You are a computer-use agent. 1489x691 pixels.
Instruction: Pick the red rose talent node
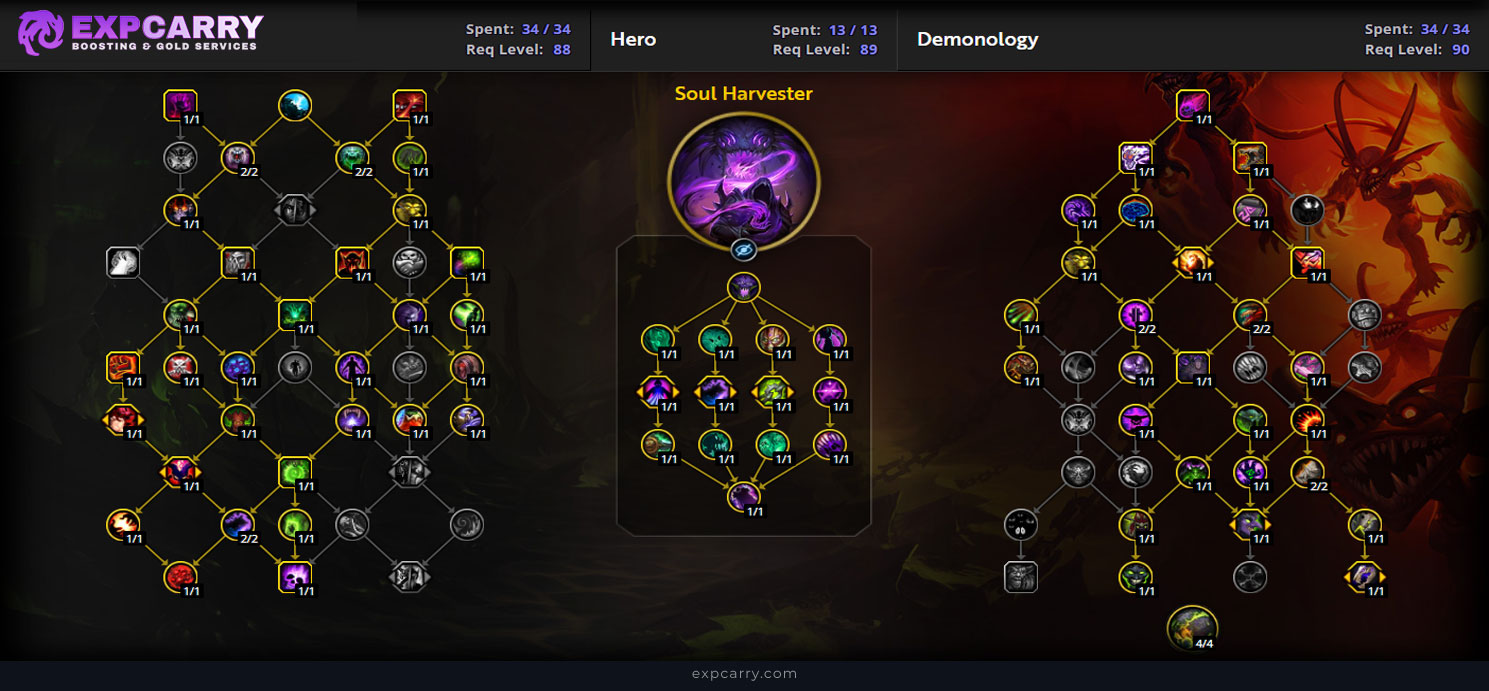pos(180,576)
